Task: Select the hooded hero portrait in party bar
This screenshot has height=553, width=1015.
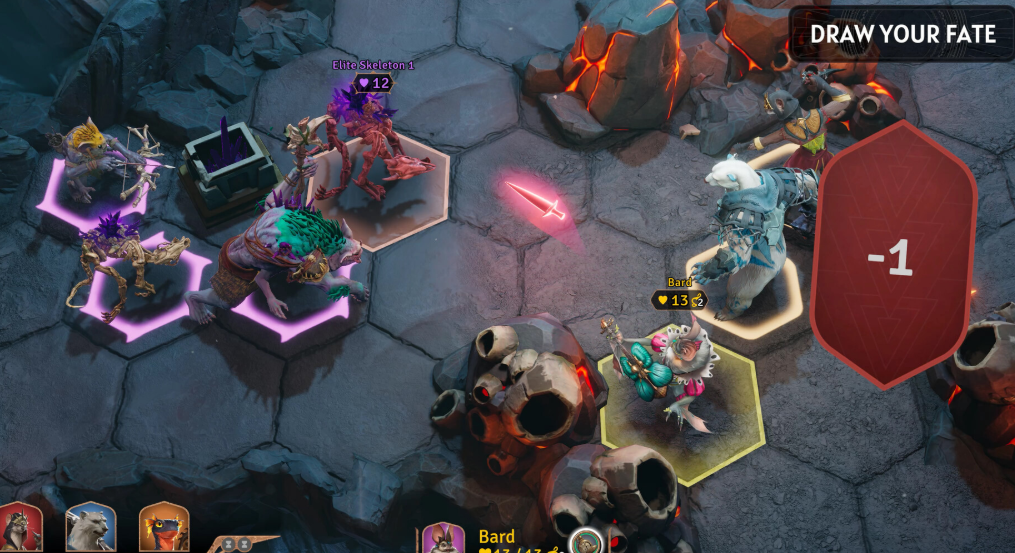Action: pyautogui.click(x=19, y=528)
